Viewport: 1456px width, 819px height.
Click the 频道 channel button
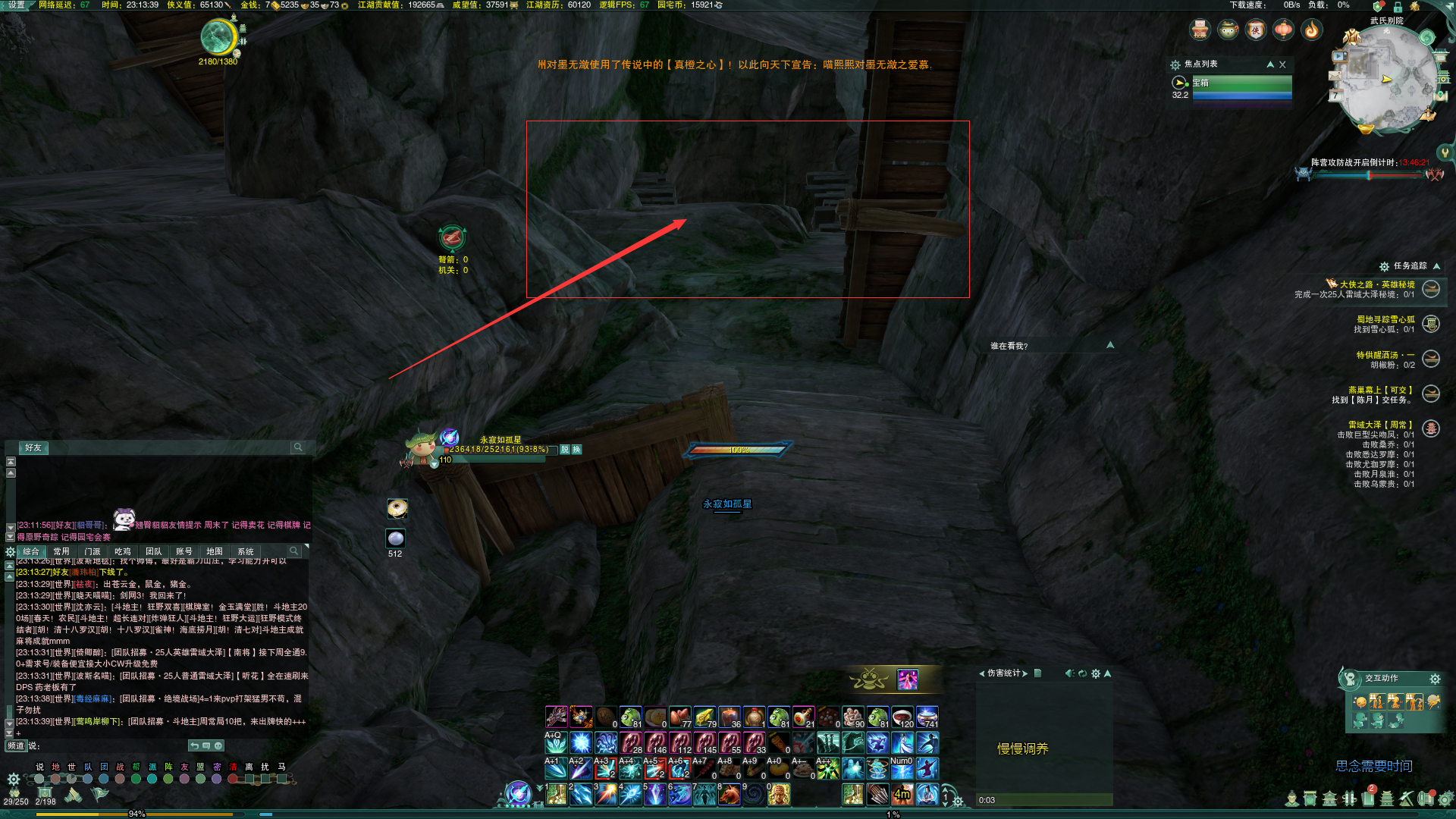coord(15,745)
